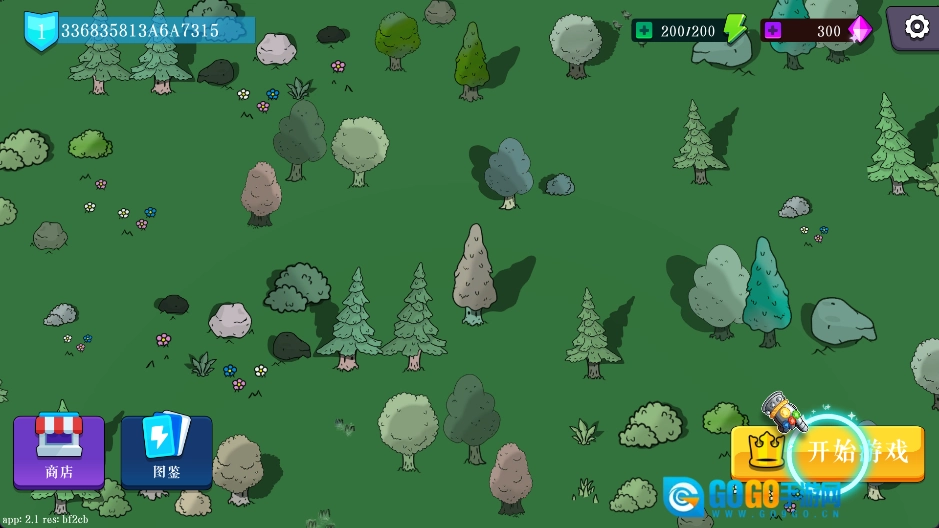This screenshot has width=939, height=528.
Task: Open the 图鉴 card collection
Action: [x=166, y=451]
